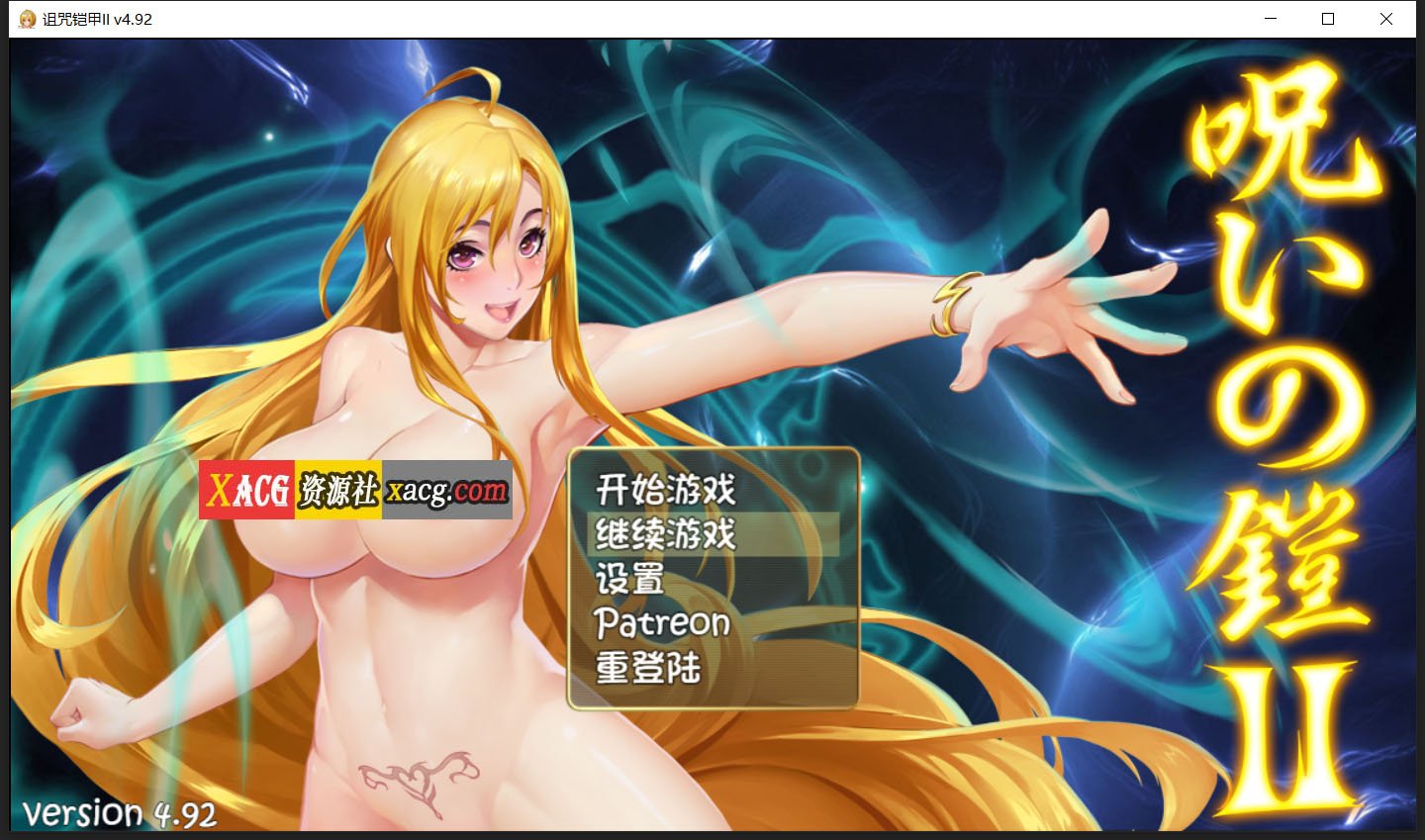This screenshot has width=1425, height=840.
Task: Select the Patreon option in the menu
Action: 661,624
